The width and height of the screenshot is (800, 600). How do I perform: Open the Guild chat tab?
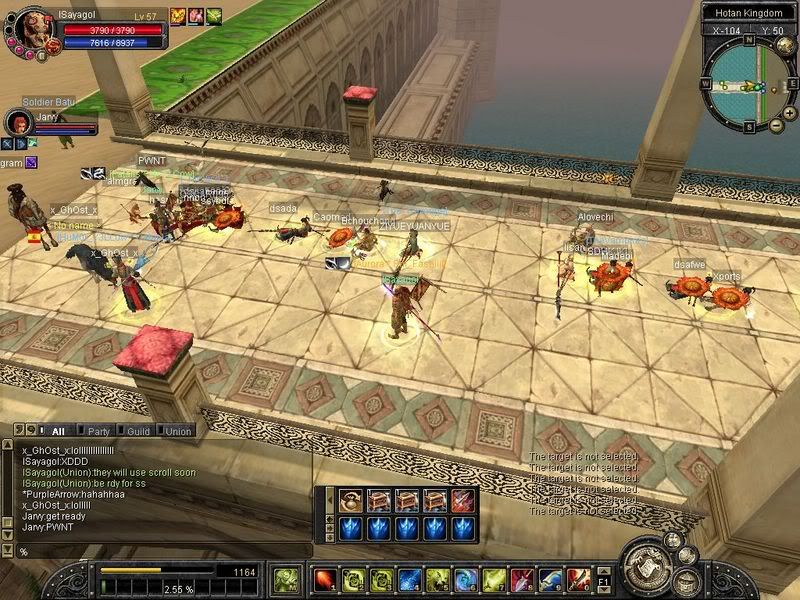point(138,431)
